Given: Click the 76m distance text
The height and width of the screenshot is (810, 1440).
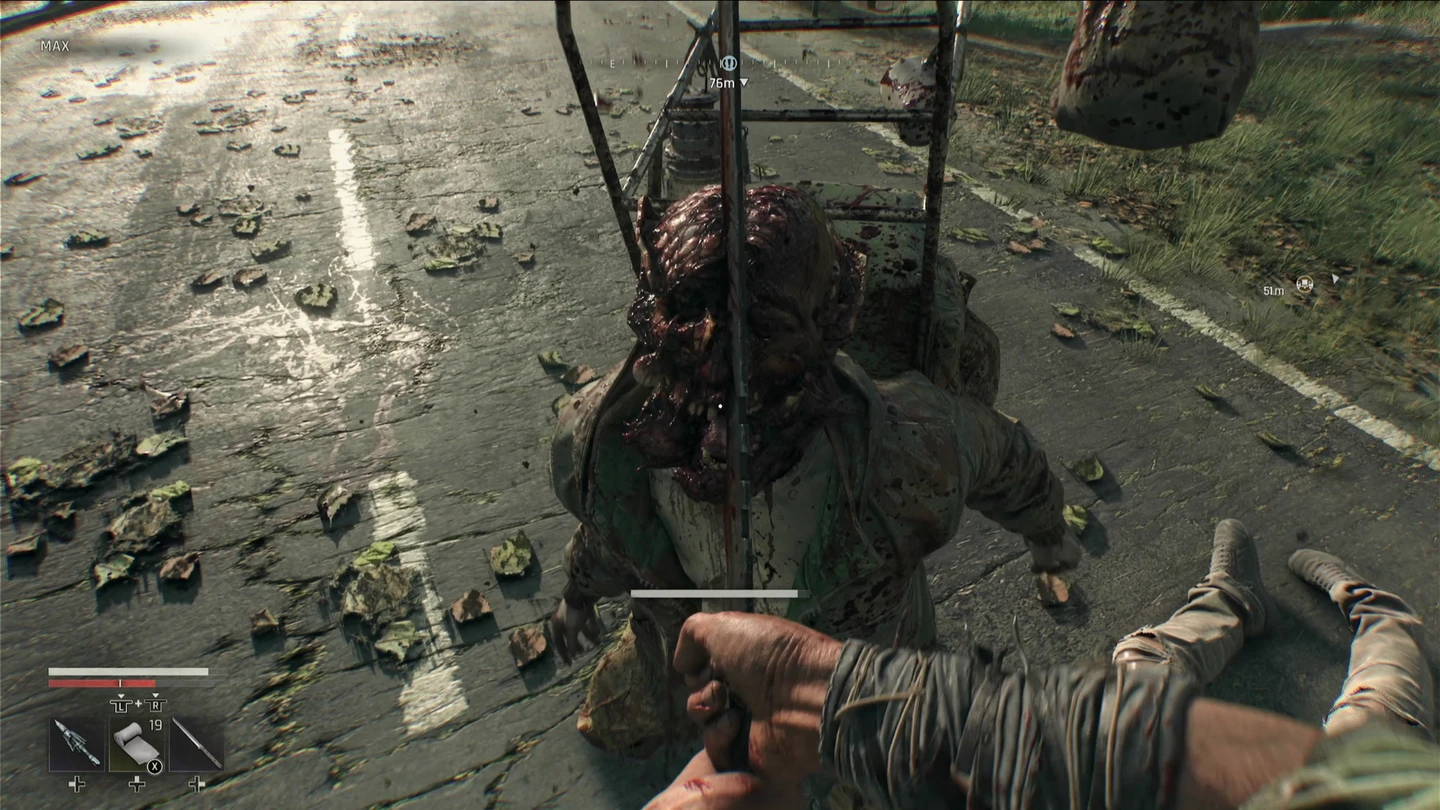Looking at the screenshot, I should coord(722,82).
